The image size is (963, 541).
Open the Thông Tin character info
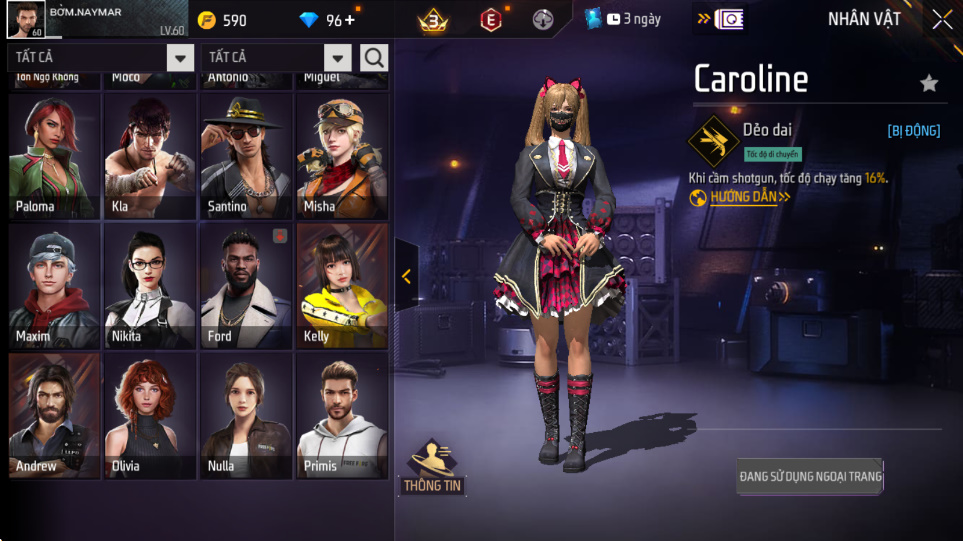coord(432,468)
